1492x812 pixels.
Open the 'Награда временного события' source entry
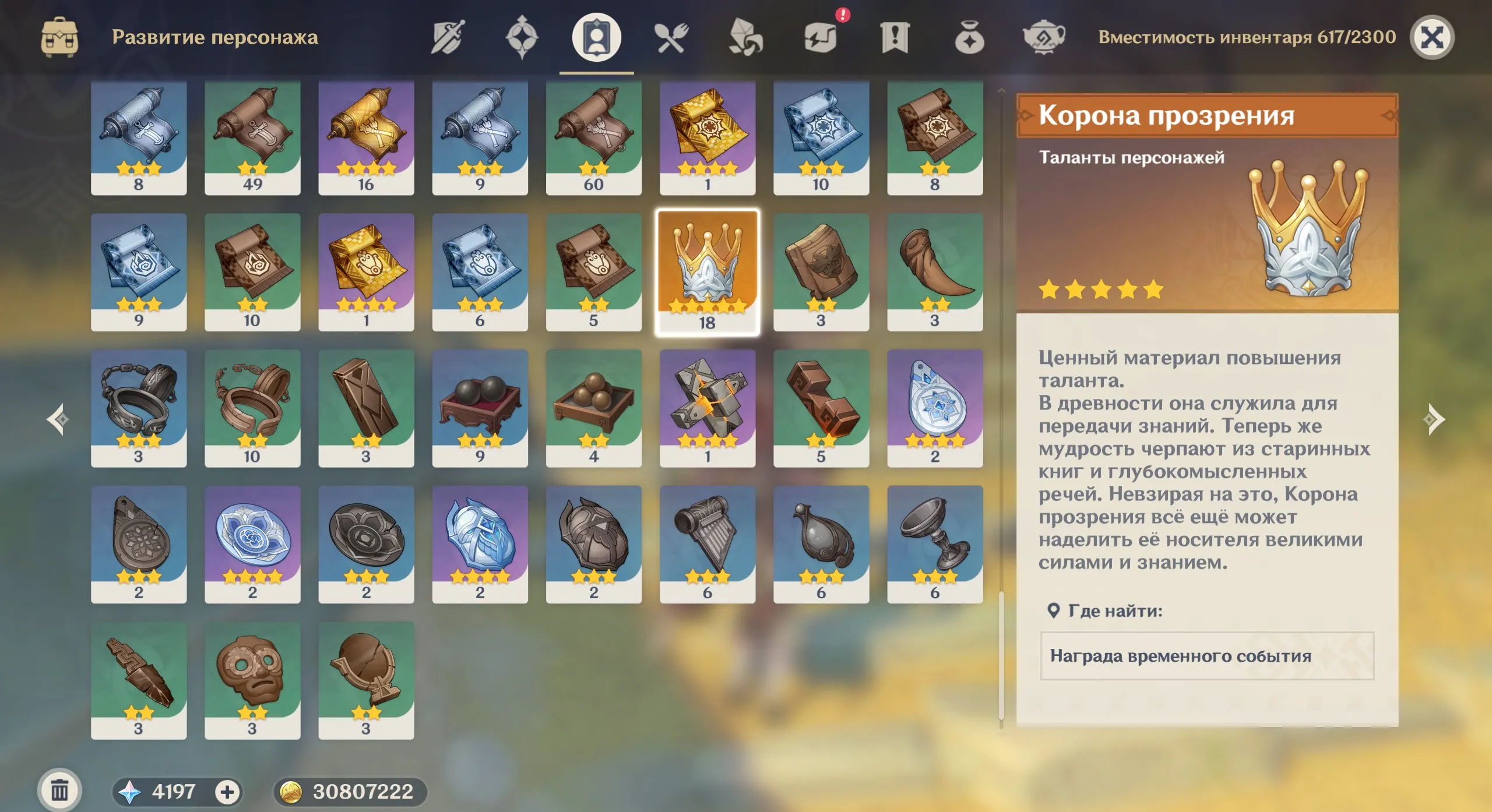click(x=1207, y=656)
